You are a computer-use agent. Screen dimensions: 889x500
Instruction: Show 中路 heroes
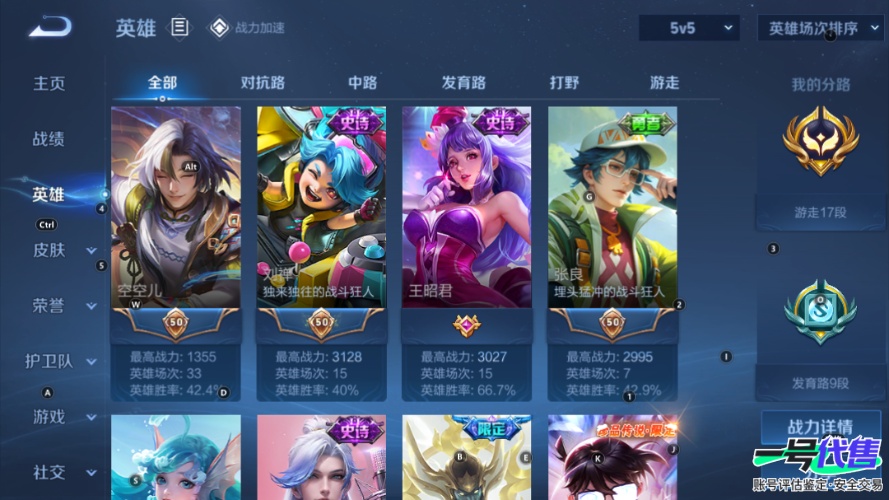point(362,83)
